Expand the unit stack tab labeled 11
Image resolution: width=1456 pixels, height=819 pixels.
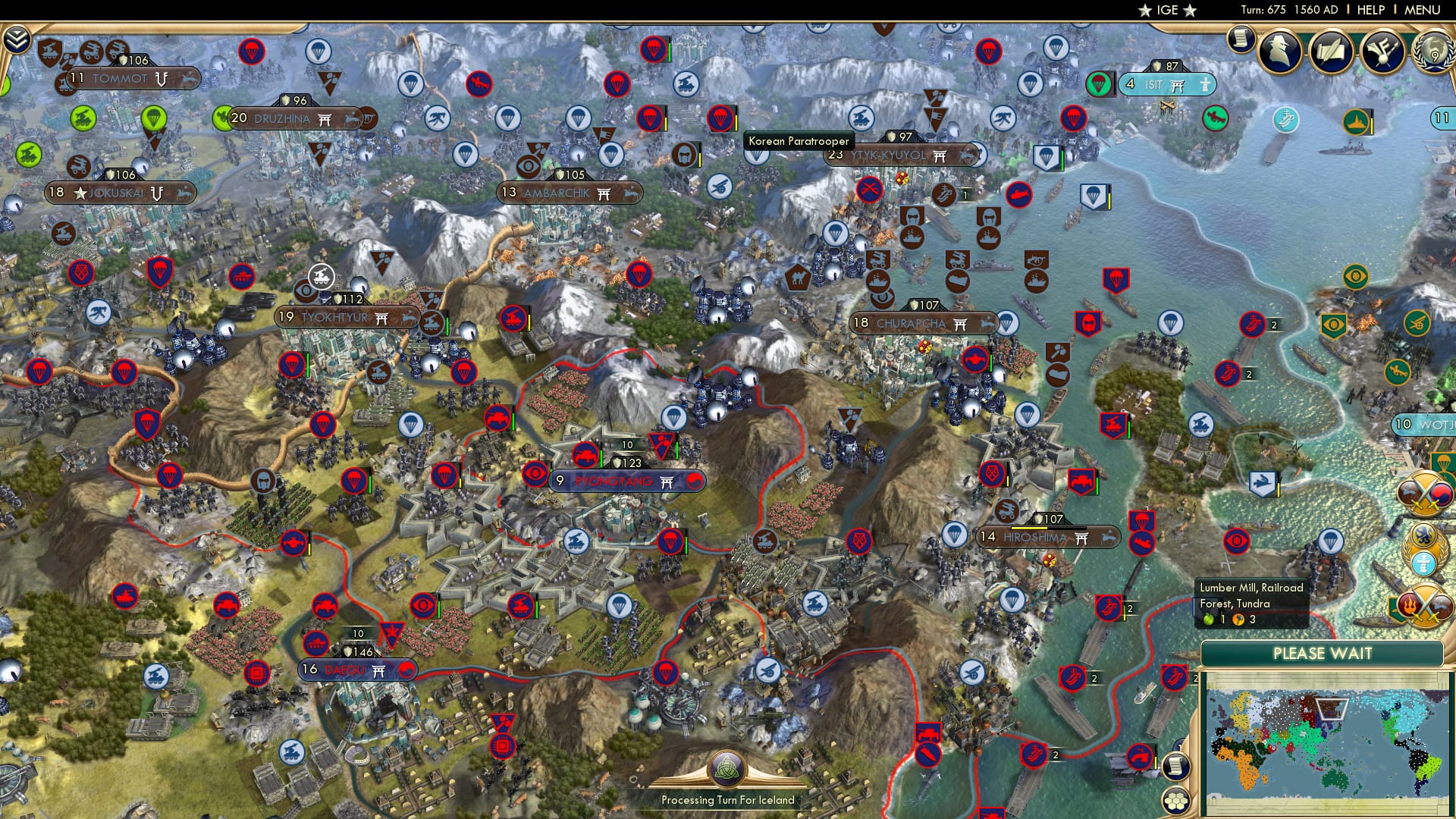[1444, 117]
